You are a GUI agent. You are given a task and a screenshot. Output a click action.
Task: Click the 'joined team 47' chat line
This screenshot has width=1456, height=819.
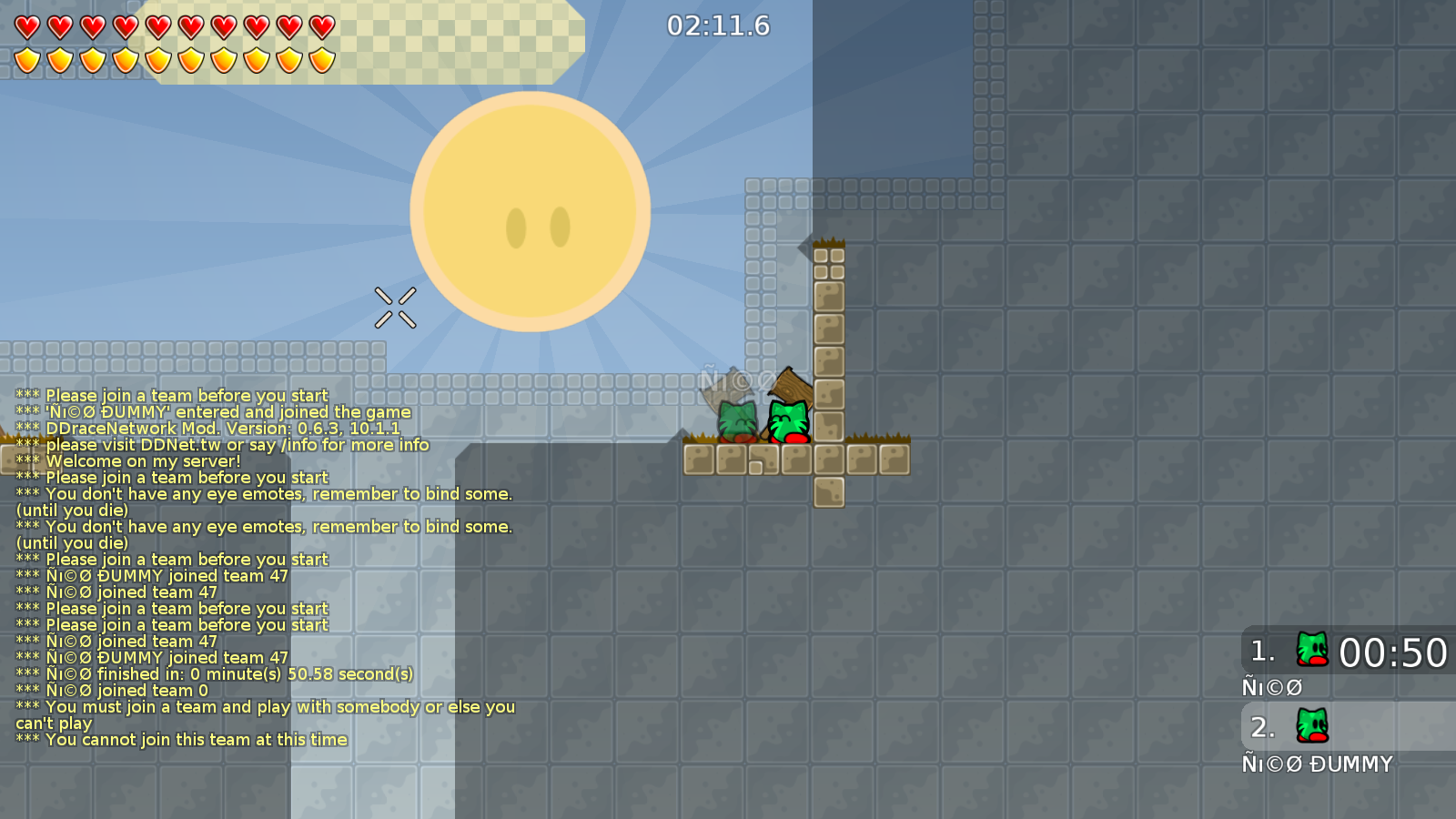[x=152, y=575]
